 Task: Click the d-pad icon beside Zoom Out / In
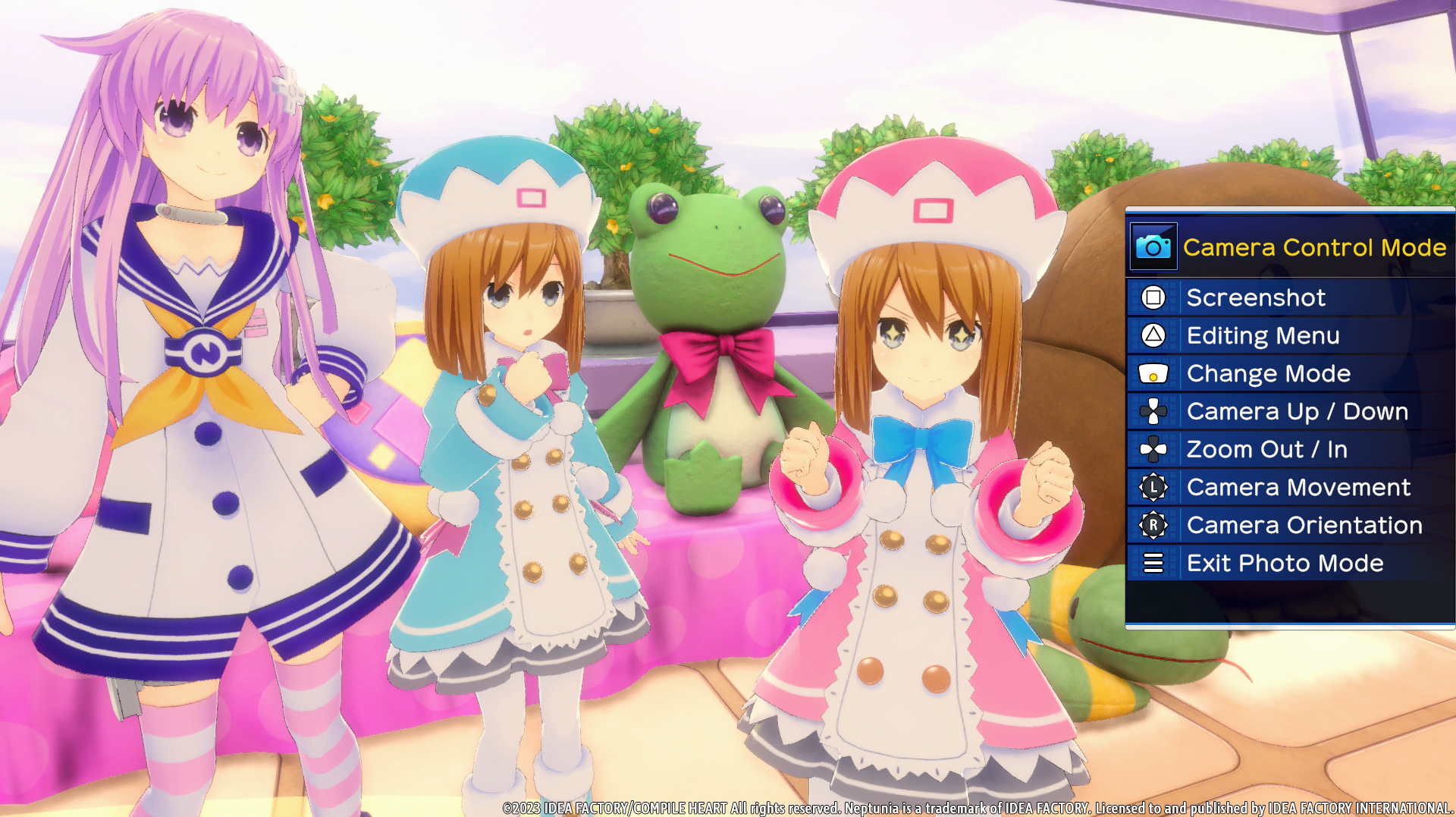pyautogui.click(x=1152, y=449)
